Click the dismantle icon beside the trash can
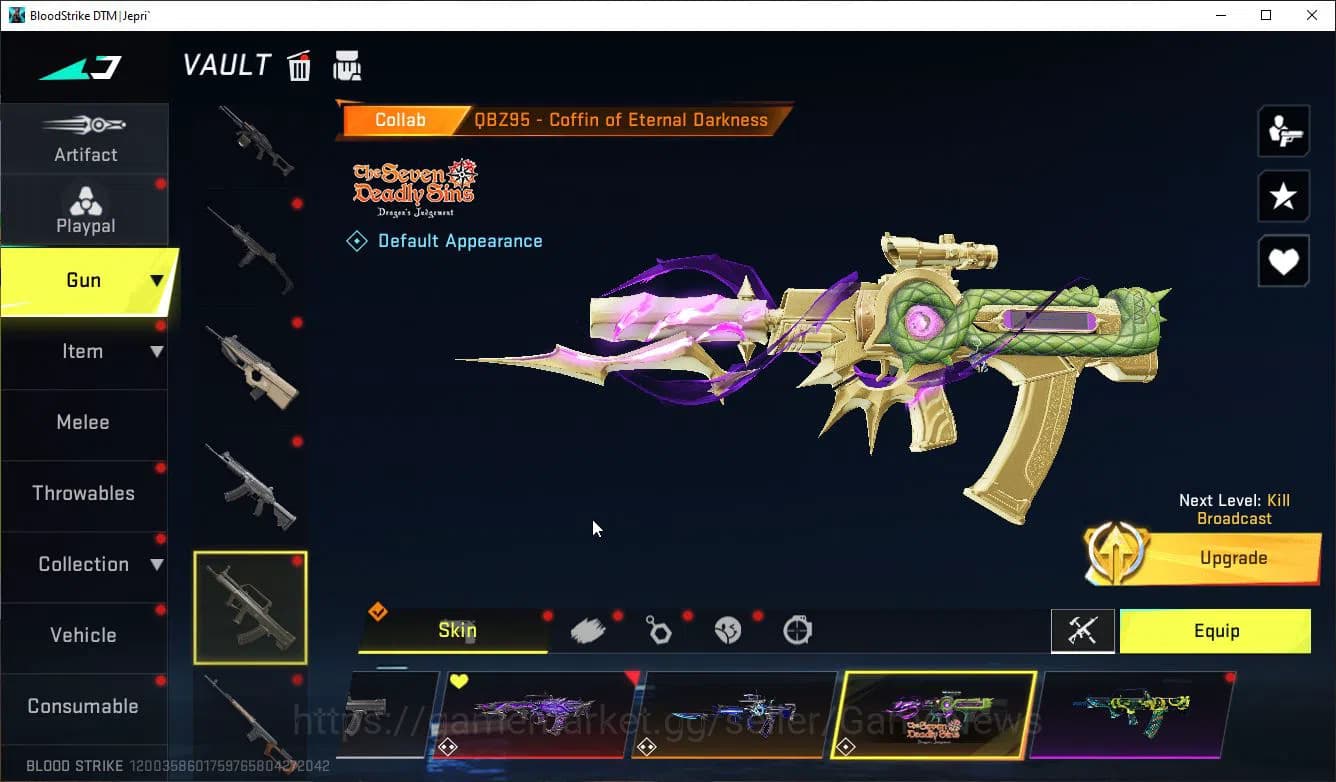 point(347,64)
